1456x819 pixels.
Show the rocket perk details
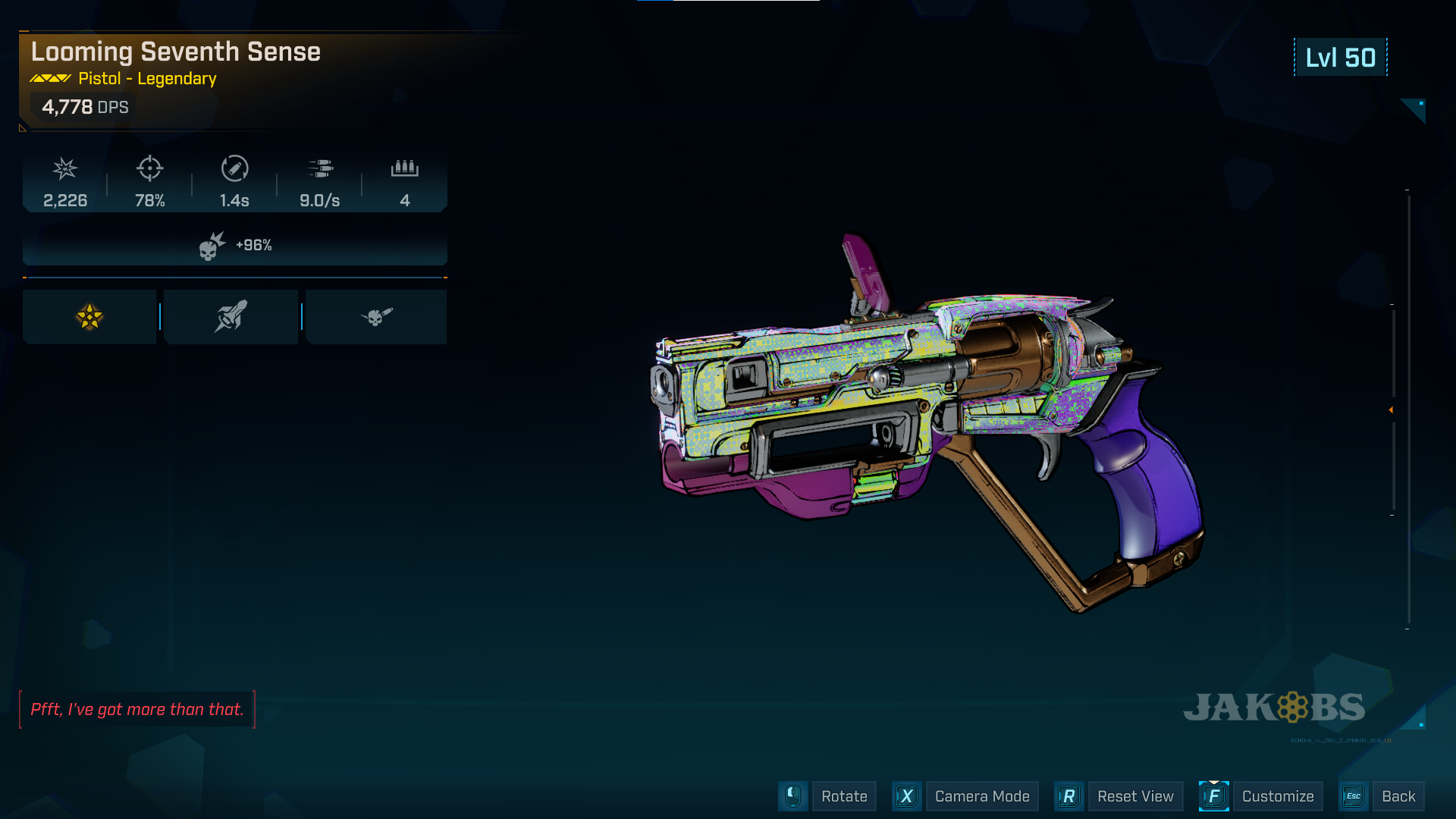click(x=231, y=317)
